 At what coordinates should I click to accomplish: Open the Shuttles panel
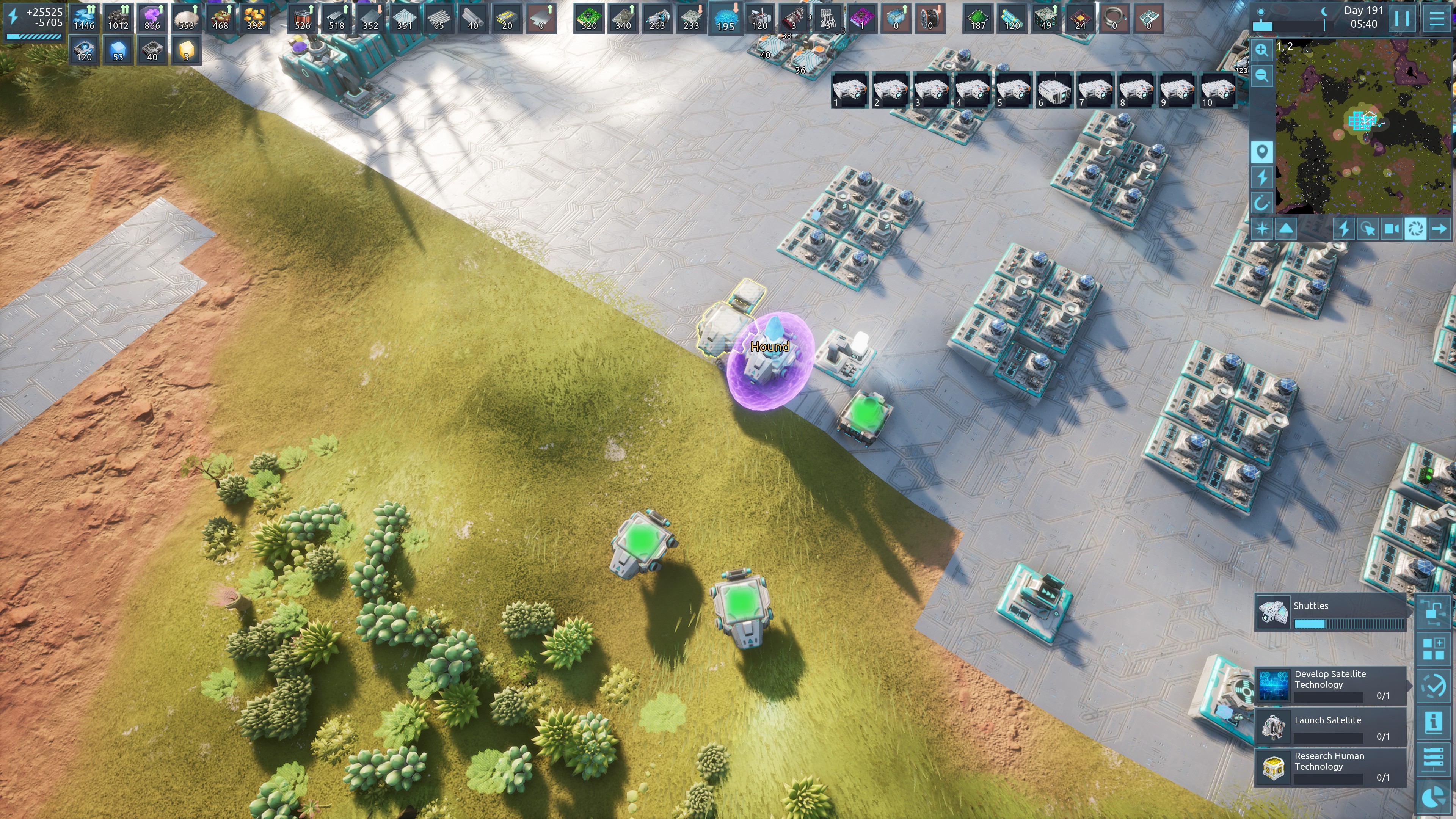1330,612
